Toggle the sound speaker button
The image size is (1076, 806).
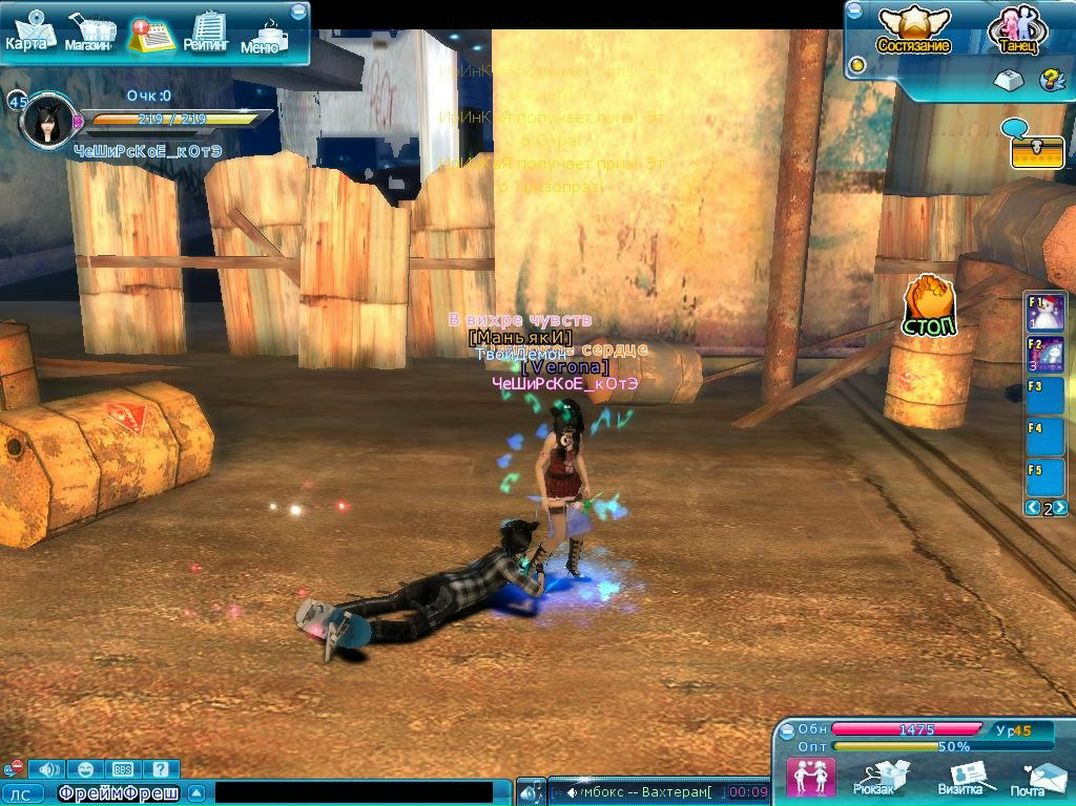[46, 769]
